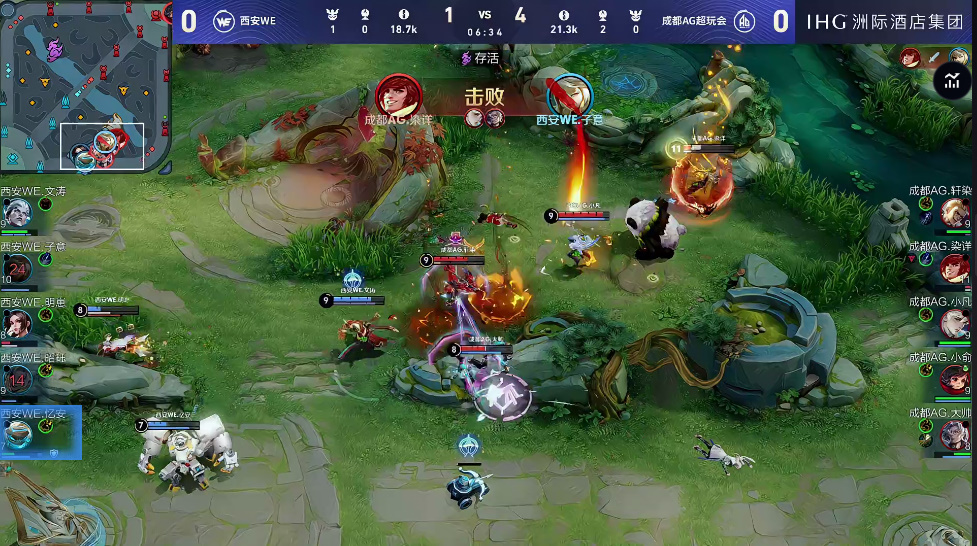Viewport: 977px width, 546px height.
Task: Select 西安WE.子意's respawning portrait
Action: coord(17,268)
